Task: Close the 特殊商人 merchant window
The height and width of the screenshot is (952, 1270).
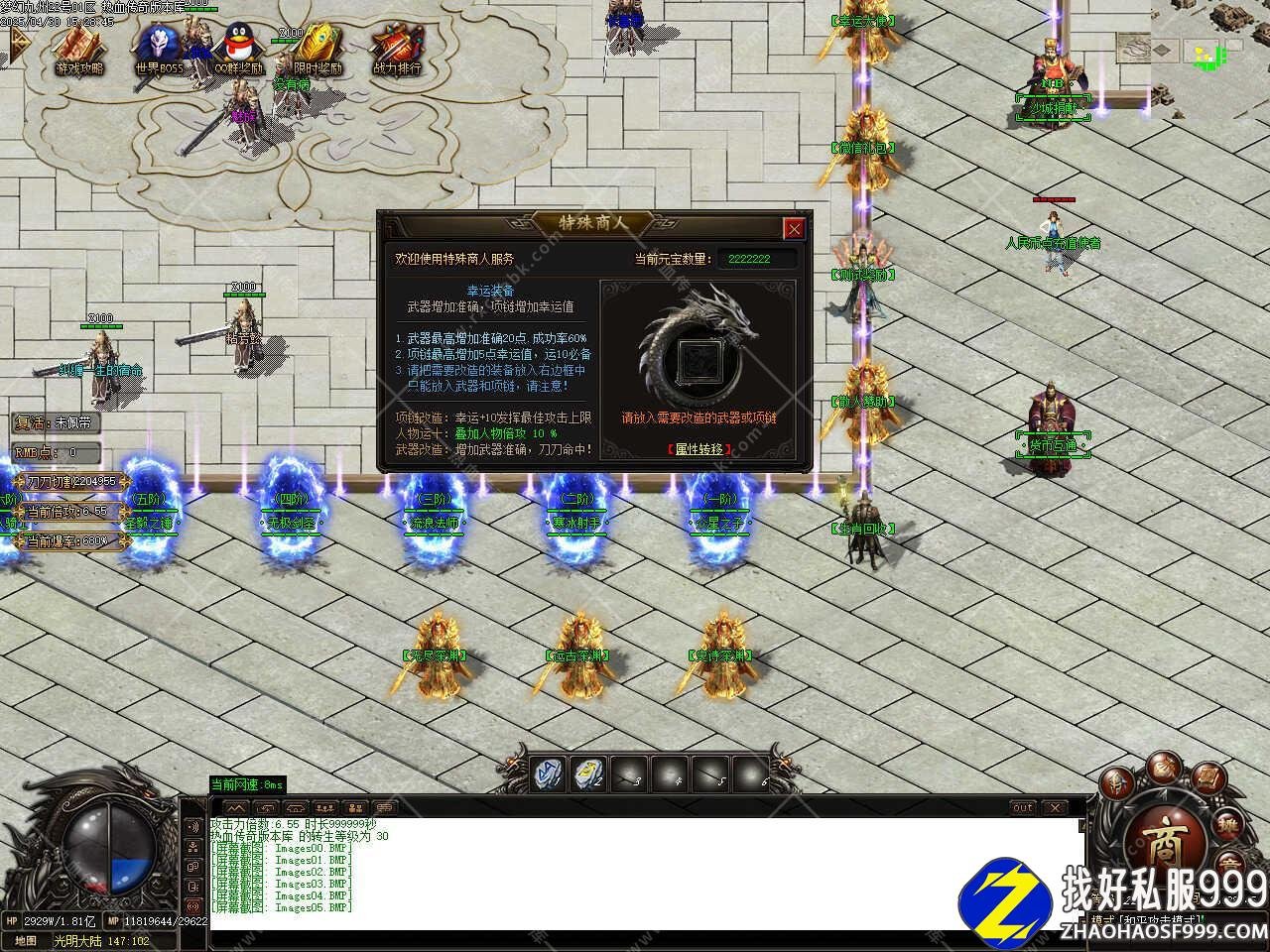Action: (794, 229)
